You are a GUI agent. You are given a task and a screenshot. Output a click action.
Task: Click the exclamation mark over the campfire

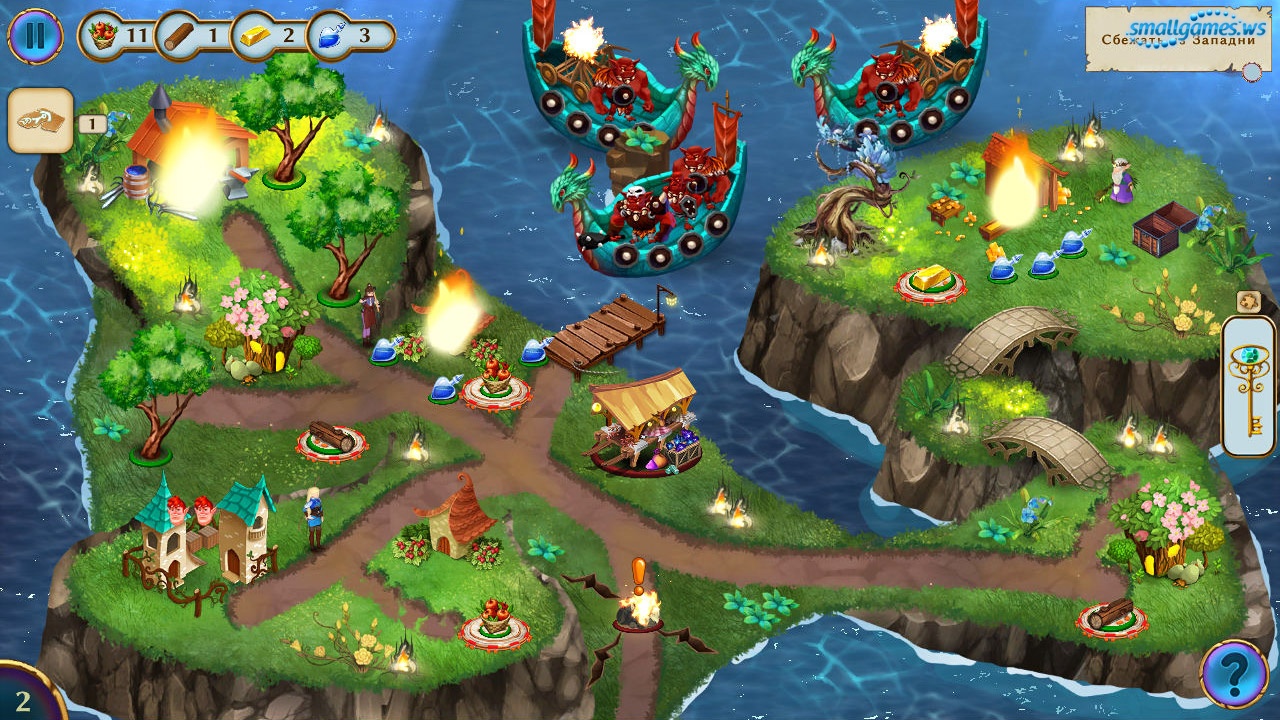click(638, 573)
